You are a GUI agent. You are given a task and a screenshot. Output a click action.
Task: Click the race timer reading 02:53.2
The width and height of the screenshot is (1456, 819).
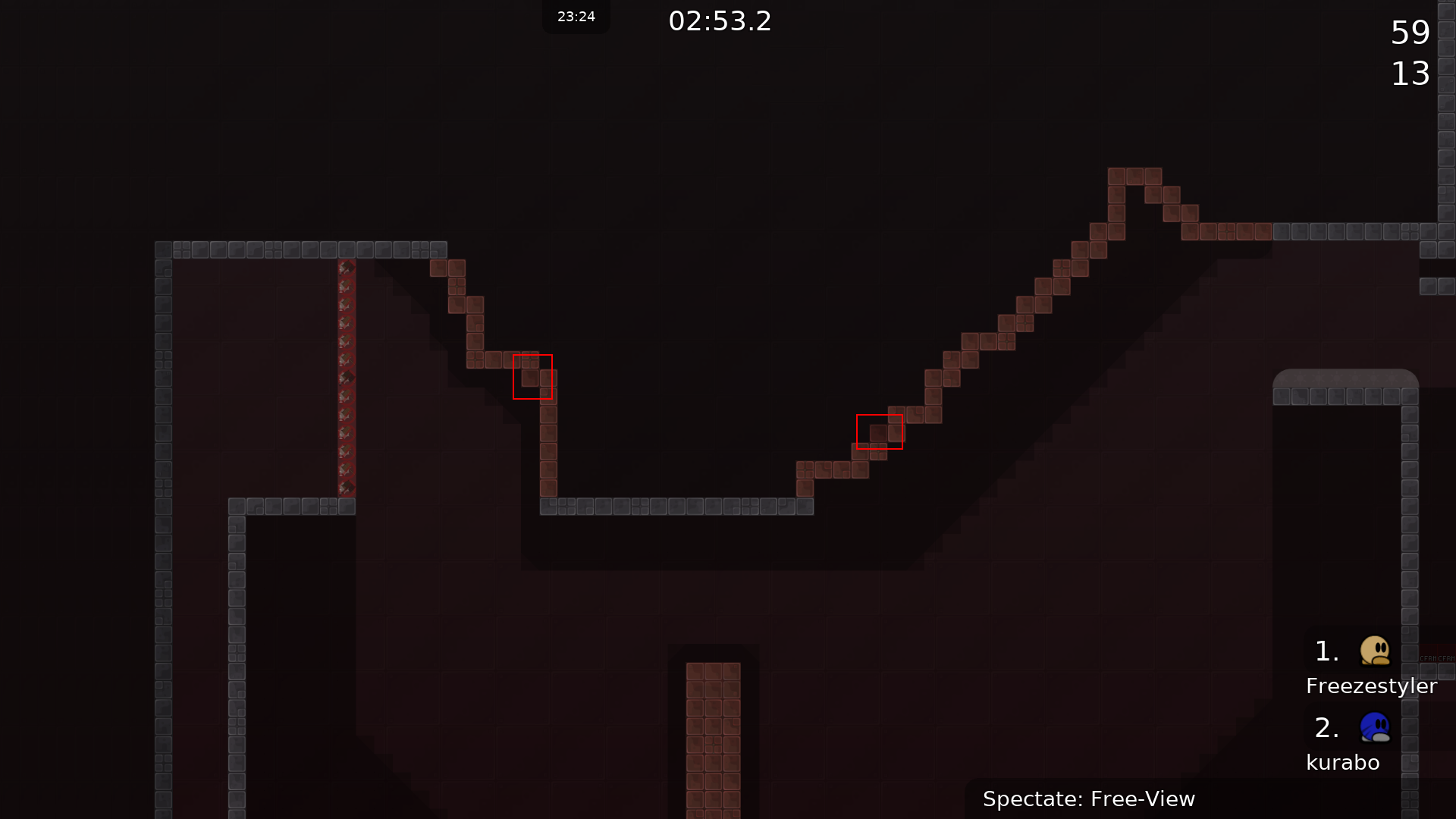point(718,21)
